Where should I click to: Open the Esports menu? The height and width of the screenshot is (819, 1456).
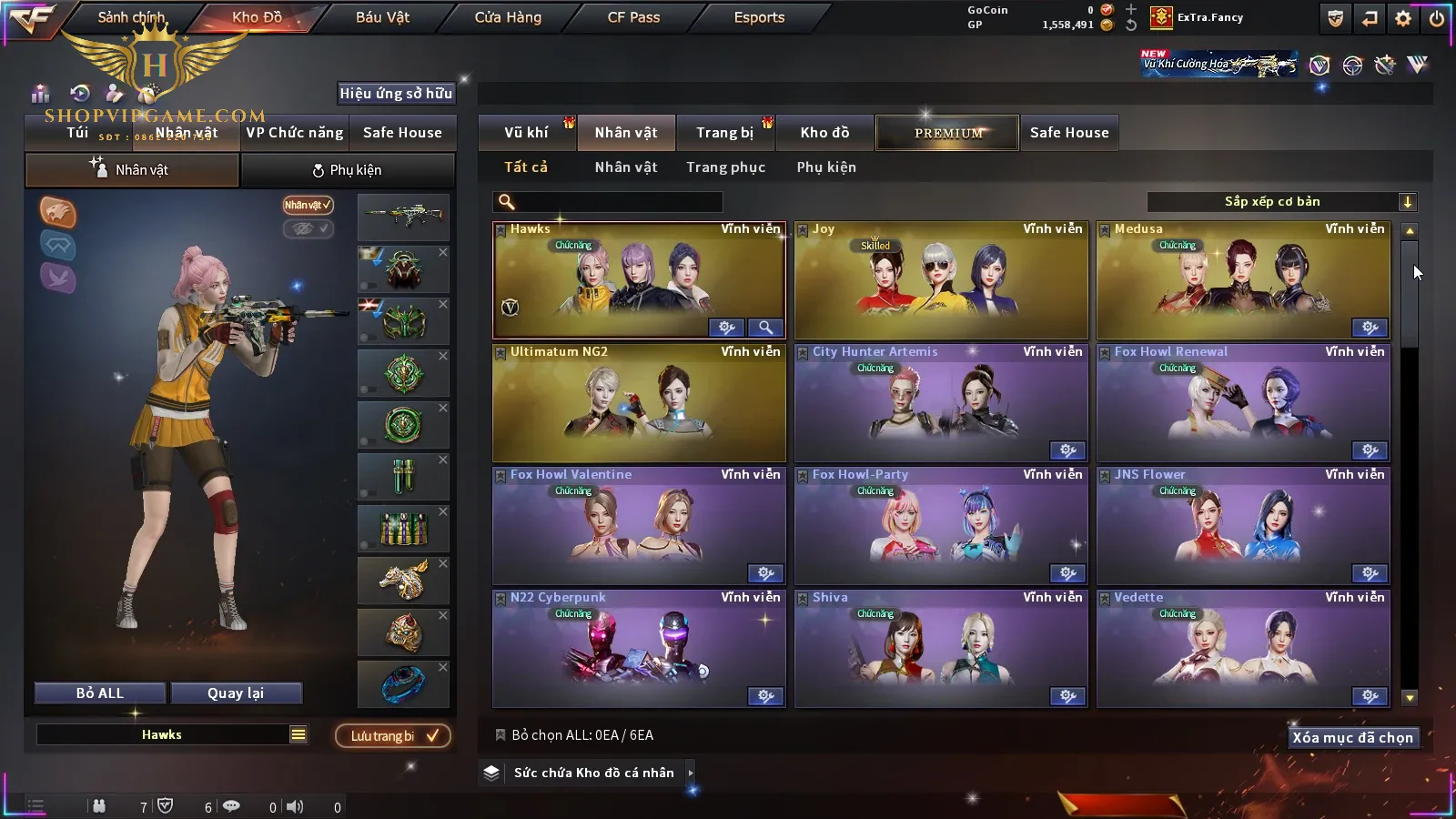[759, 17]
